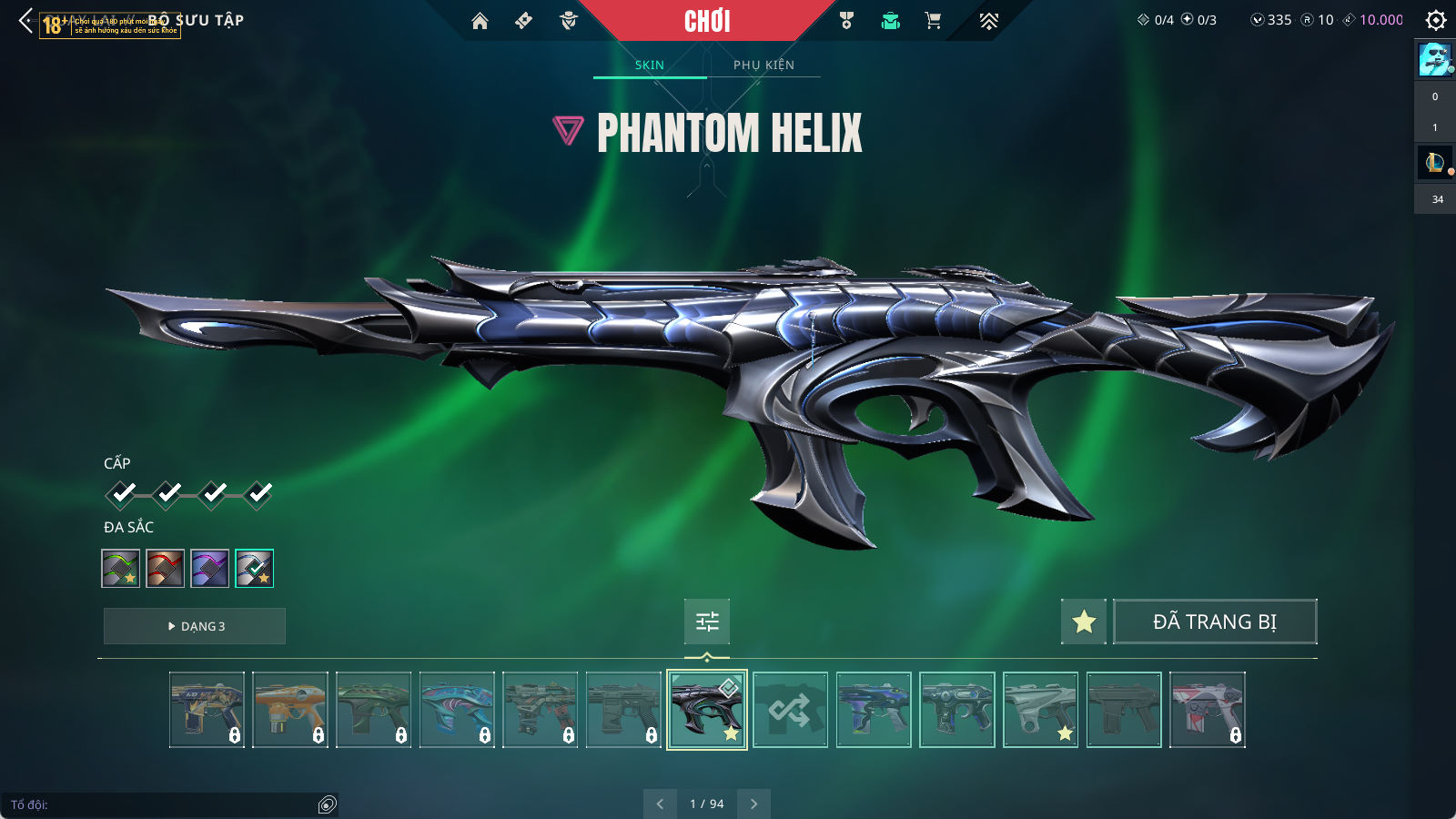Select the orange Phantom skin thumbnail
This screenshot has width=1456, height=819.
(290, 710)
